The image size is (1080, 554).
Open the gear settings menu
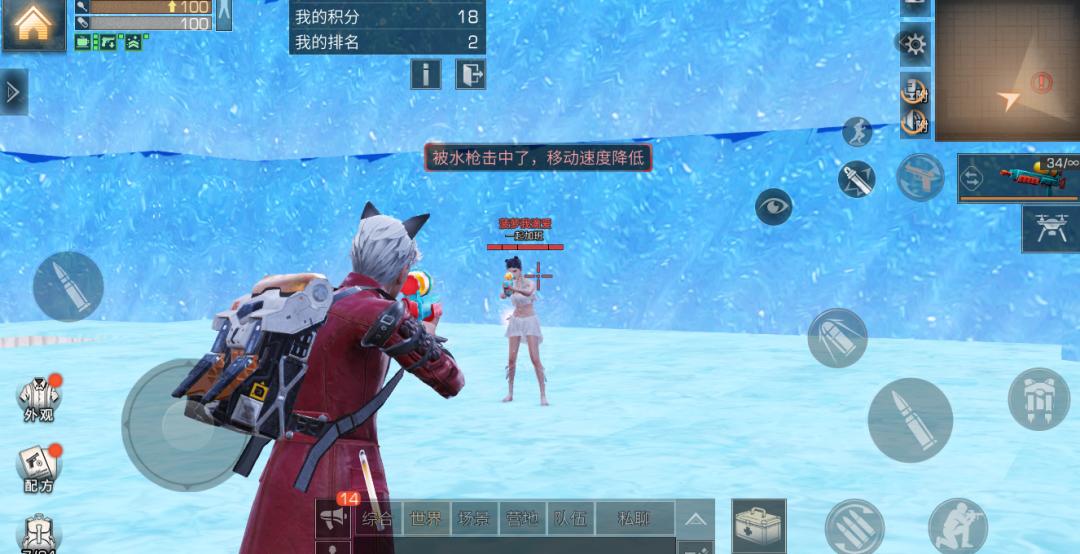pyautogui.click(x=914, y=43)
